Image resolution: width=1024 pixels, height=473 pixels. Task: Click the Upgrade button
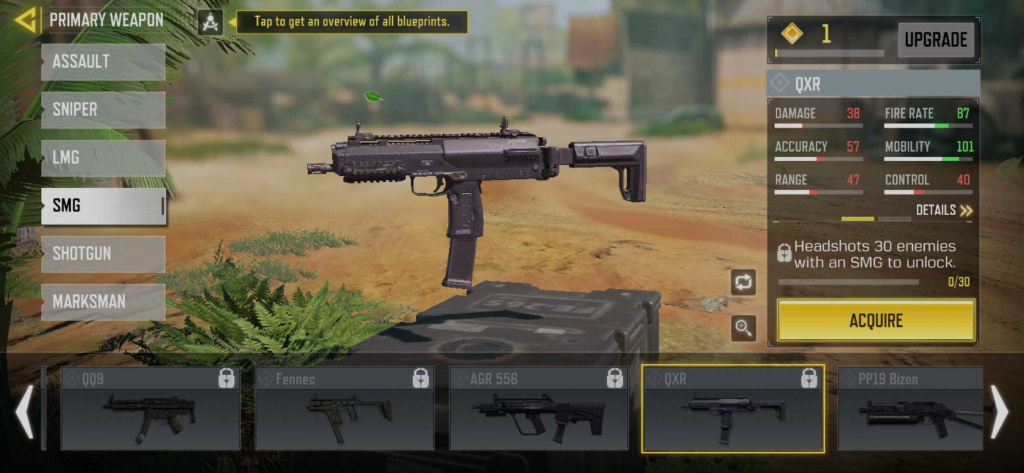click(936, 40)
